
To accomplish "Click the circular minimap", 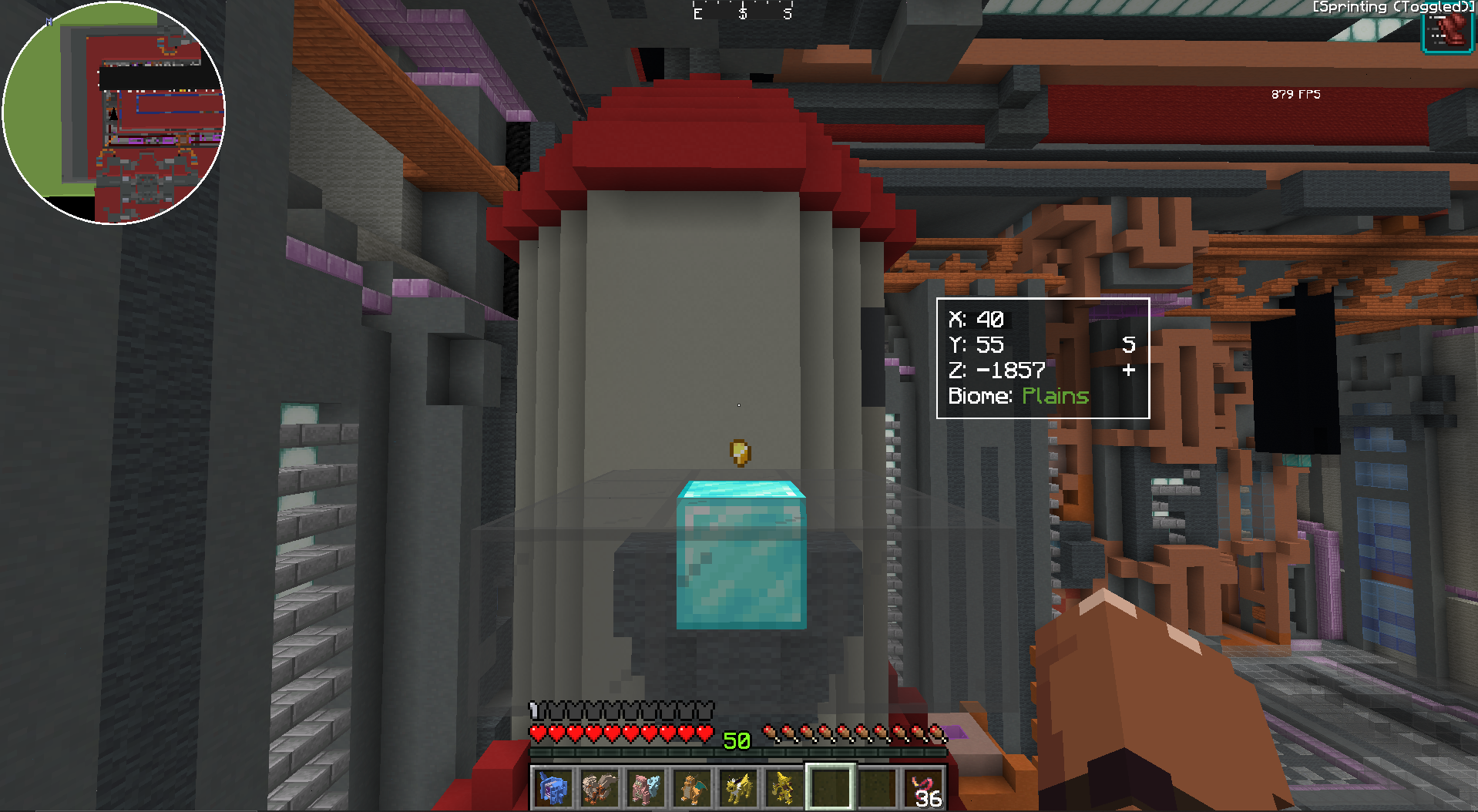I will point(114,113).
